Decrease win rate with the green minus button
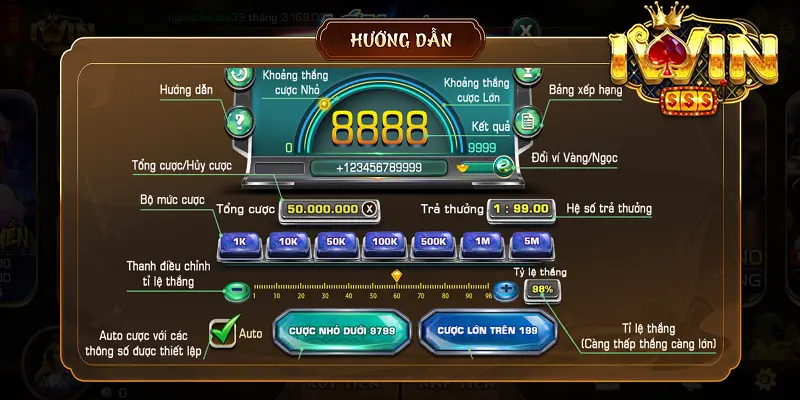Screen dimensions: 800x400 tap(235, 291)
